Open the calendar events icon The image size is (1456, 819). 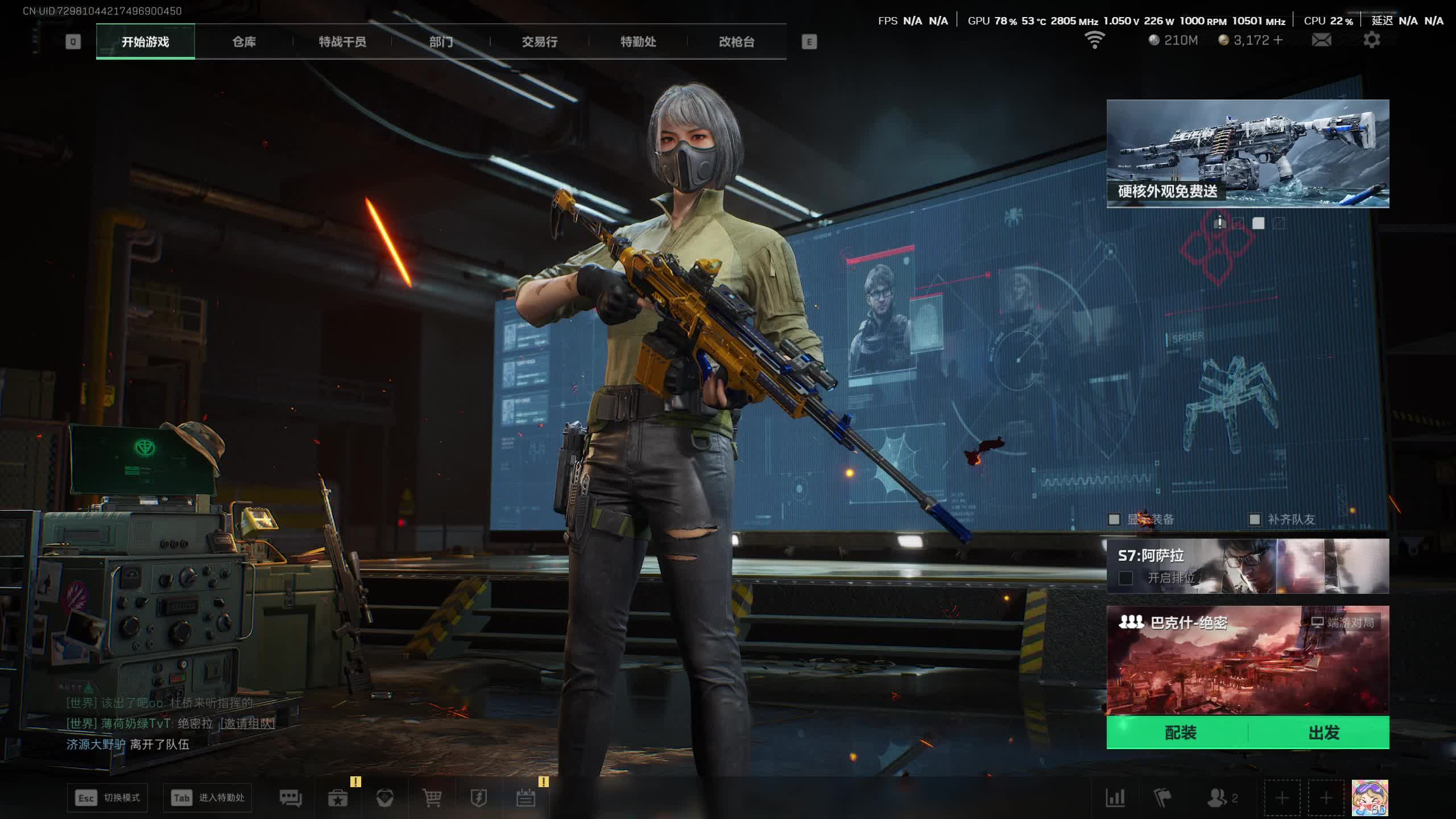point(526,798)
